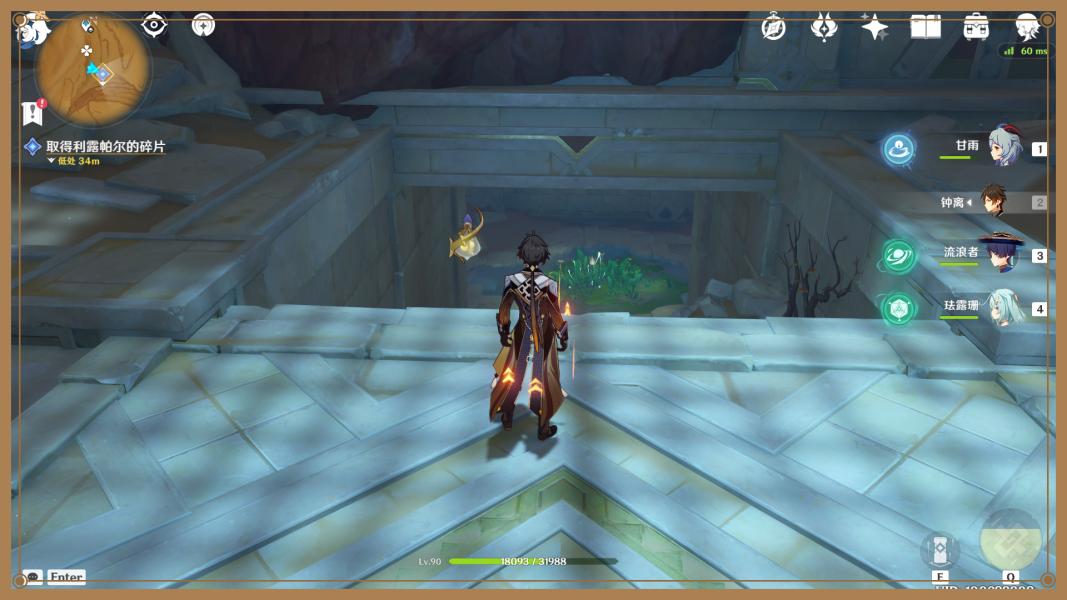This screenshot has height=600, width=1067.
Task: Open the backpack inventory
Action: [x=976, y=28]
